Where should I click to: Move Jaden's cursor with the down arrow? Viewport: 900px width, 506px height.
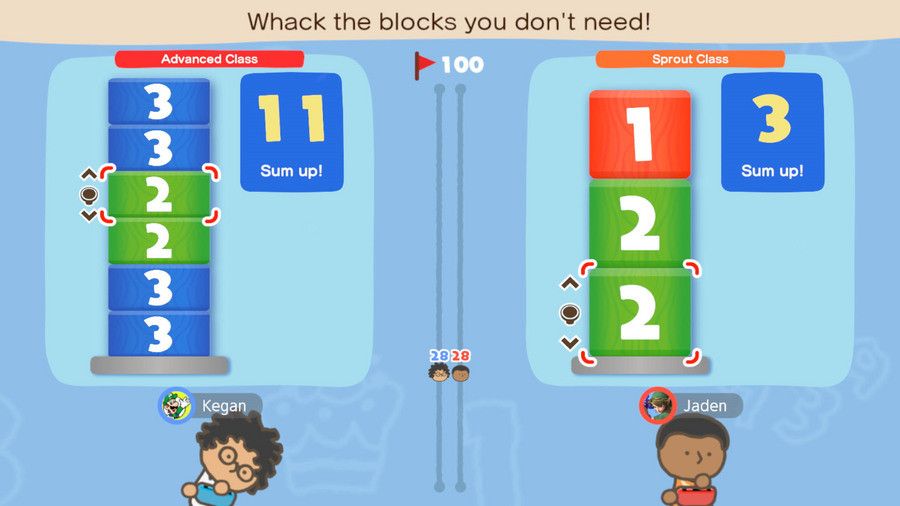coord(569,342)
